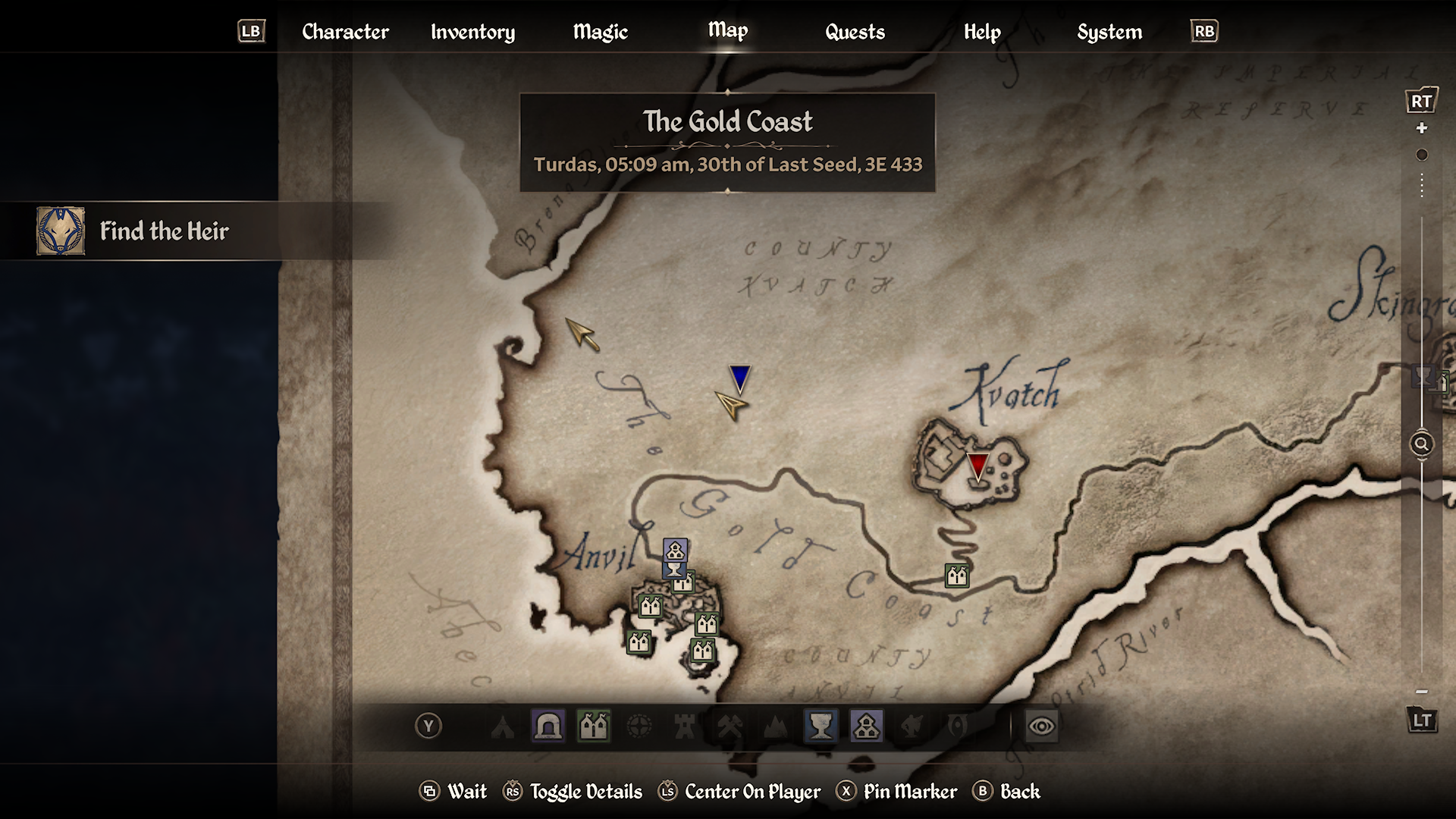Select the settlement marker south of Kvatch

(x=957, y=576)
